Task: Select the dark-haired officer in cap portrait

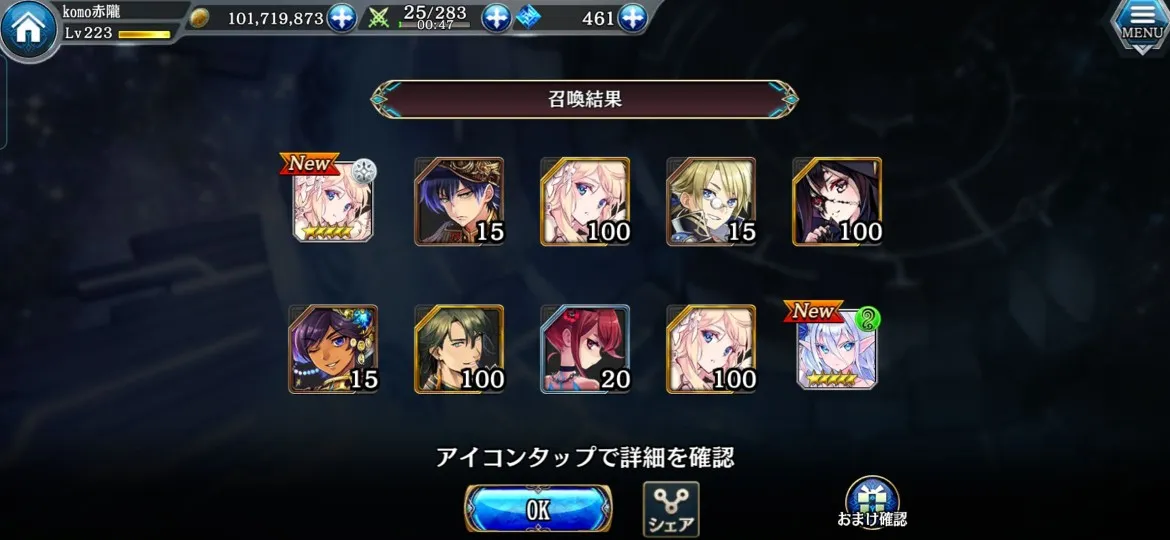Action: click(x=459, y=201)
